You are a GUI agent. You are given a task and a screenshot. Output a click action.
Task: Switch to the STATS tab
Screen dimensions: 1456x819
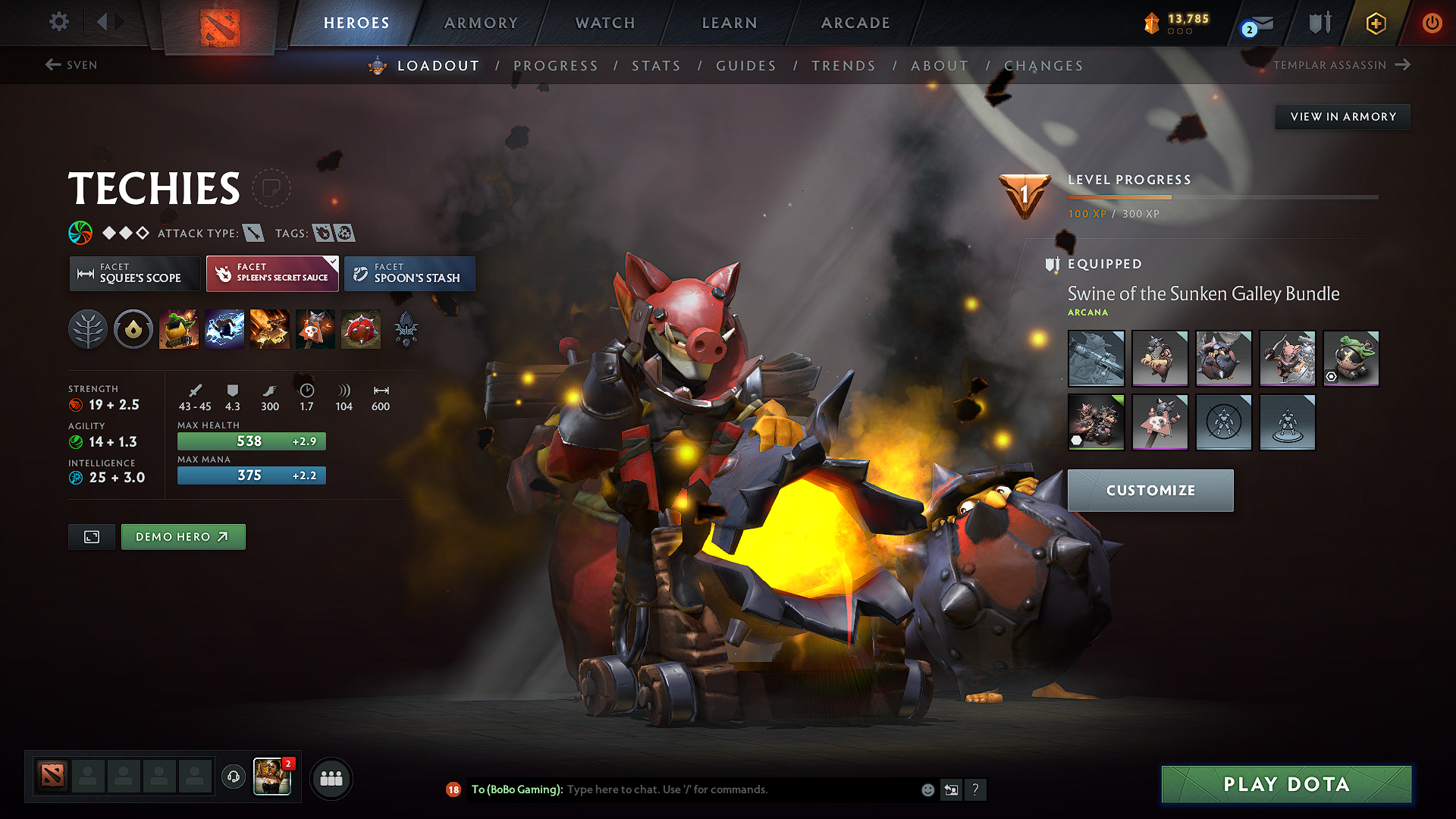[657, 66]
